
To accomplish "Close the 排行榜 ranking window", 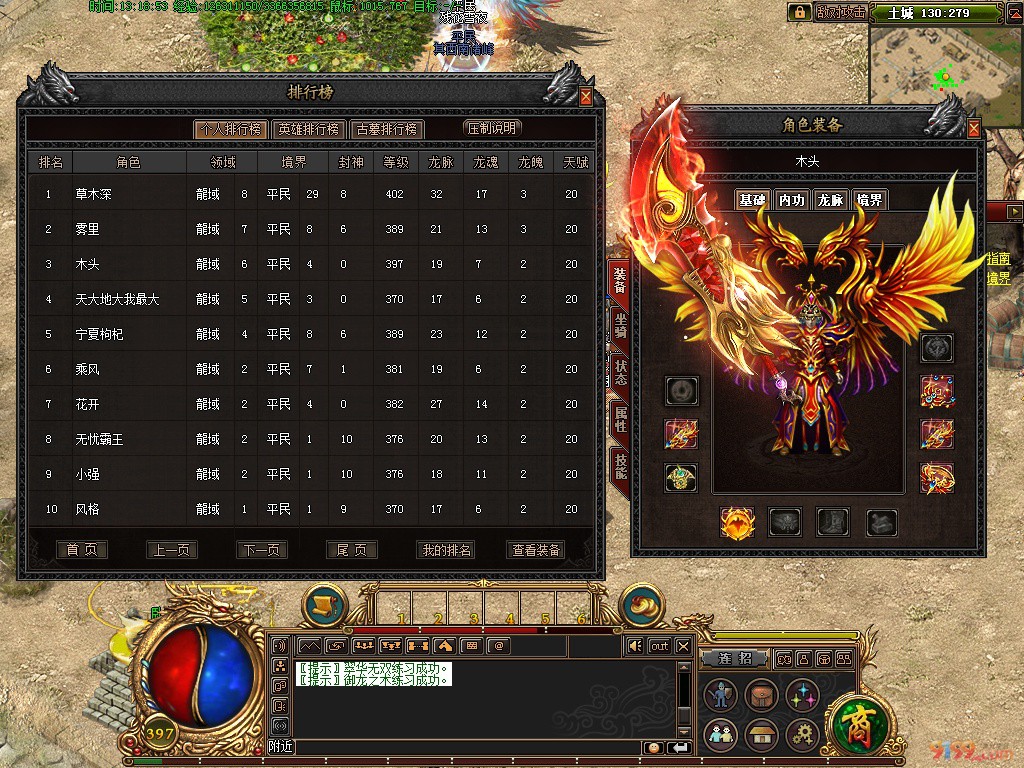I will 586,97.
